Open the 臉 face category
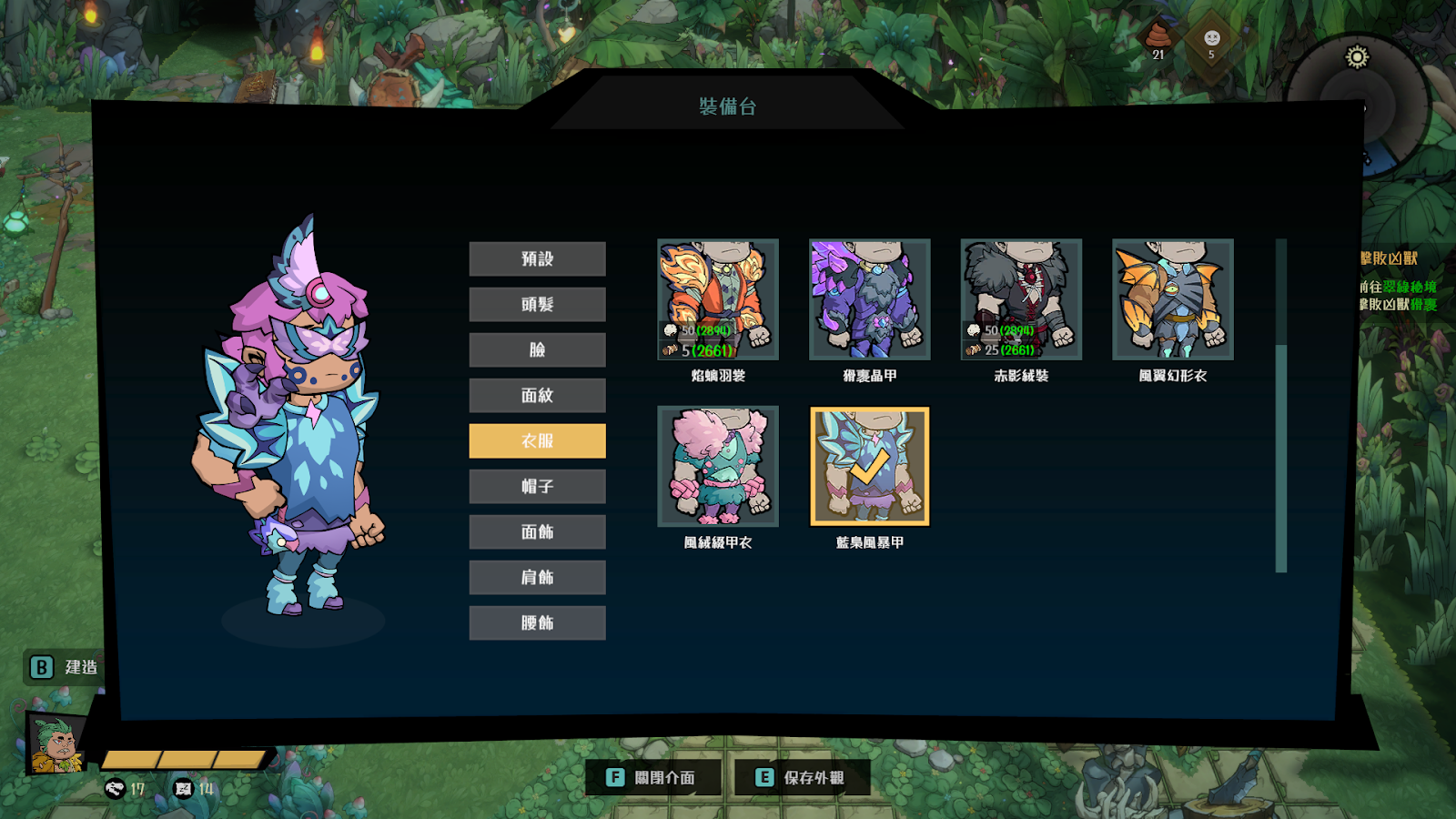The width and height of the screenshot is (1456, 819). [537, 349]
